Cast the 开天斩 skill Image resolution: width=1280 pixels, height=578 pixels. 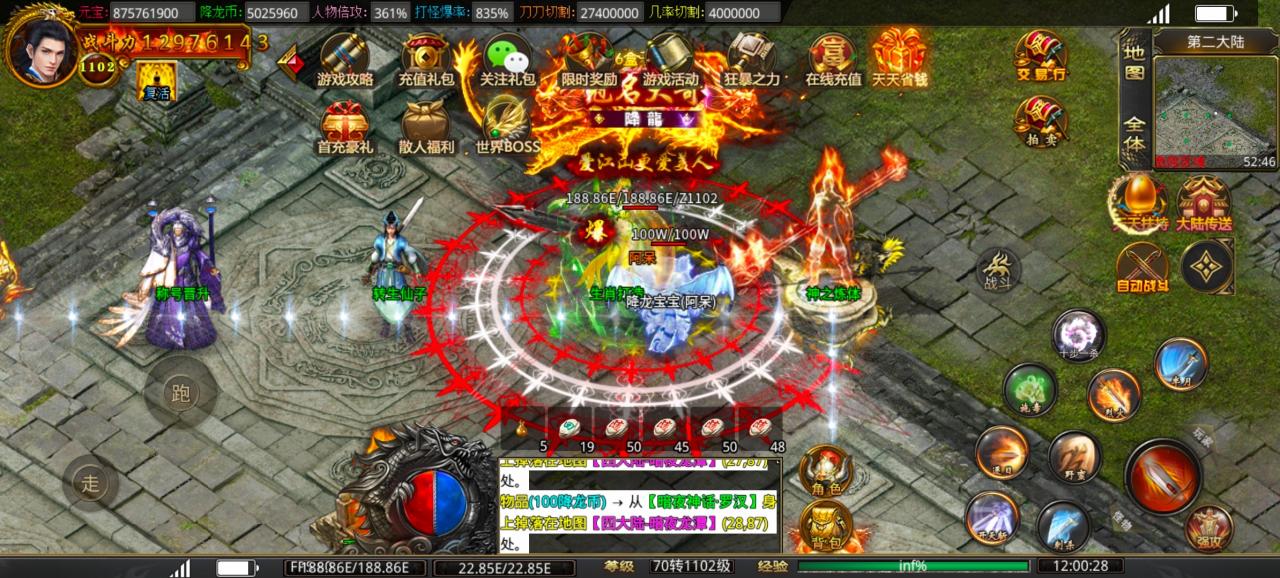pos(992,518)
